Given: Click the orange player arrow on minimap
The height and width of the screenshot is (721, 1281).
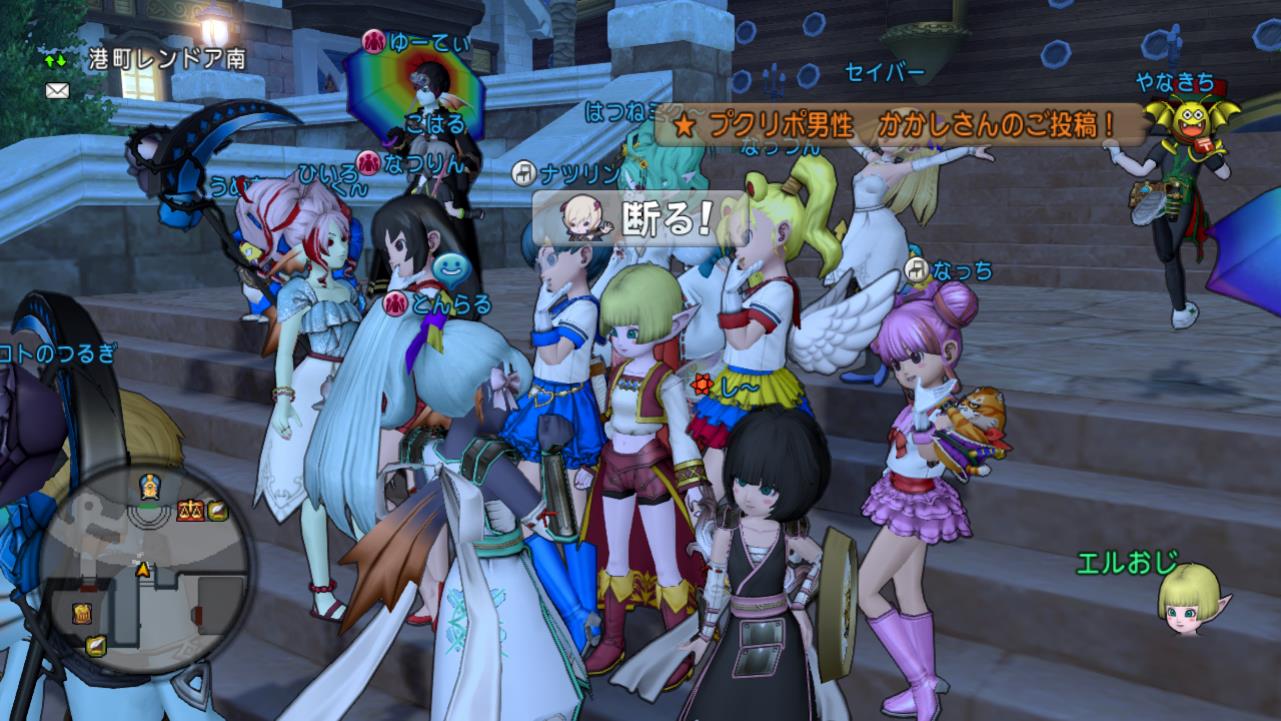Looking at the screenshot, I should (143, 569).
